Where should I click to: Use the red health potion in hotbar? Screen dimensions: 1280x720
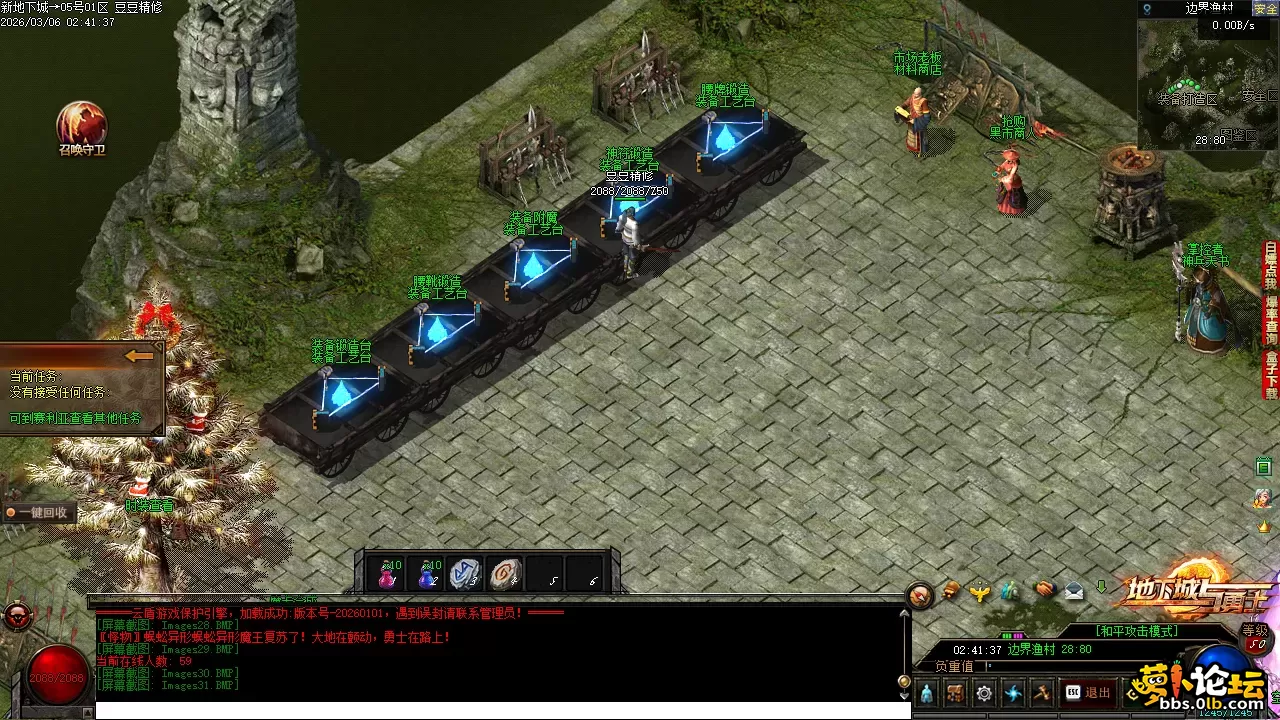(x=387, y=574)
